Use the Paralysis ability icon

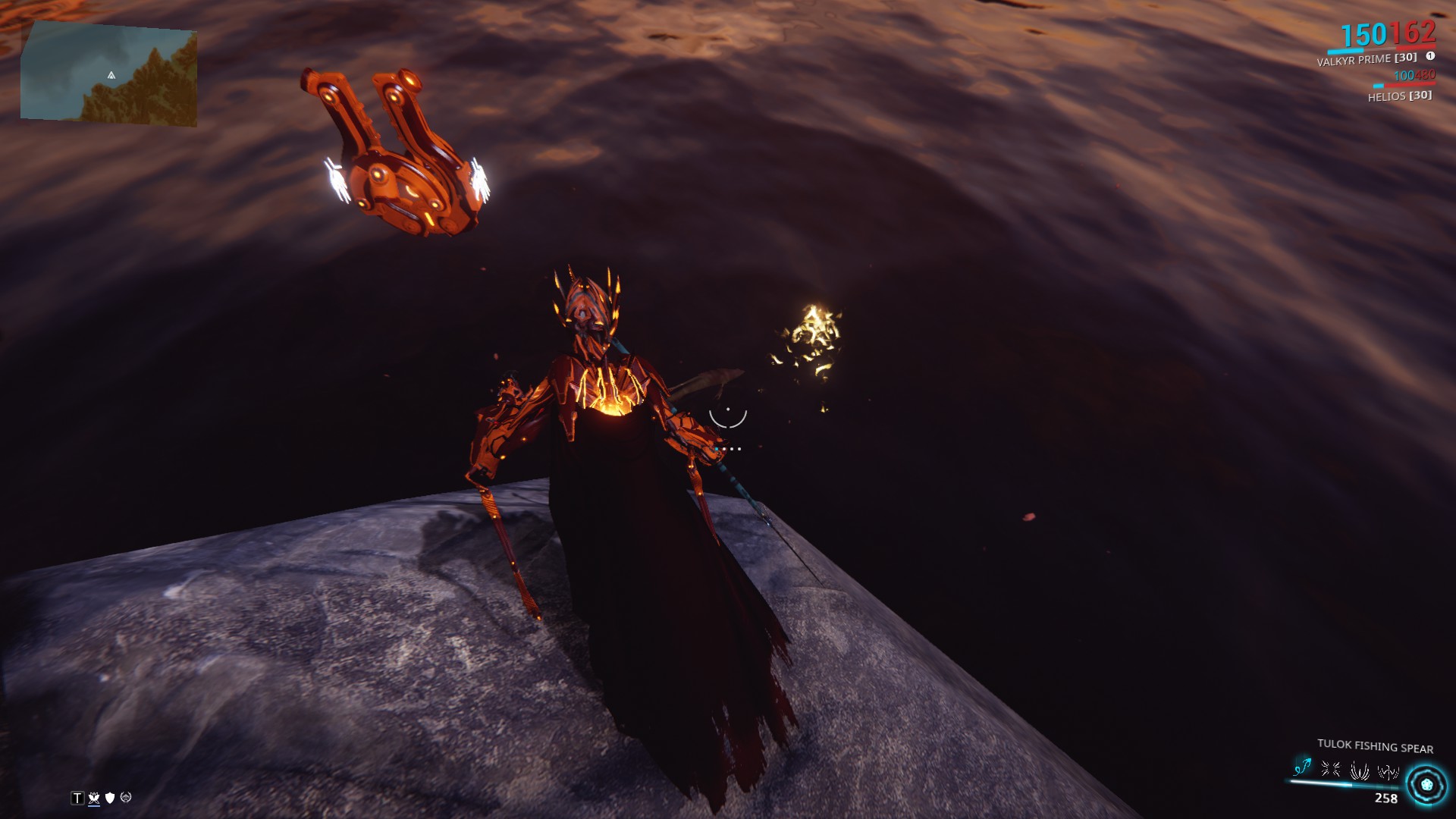[x=1359, y=771]
